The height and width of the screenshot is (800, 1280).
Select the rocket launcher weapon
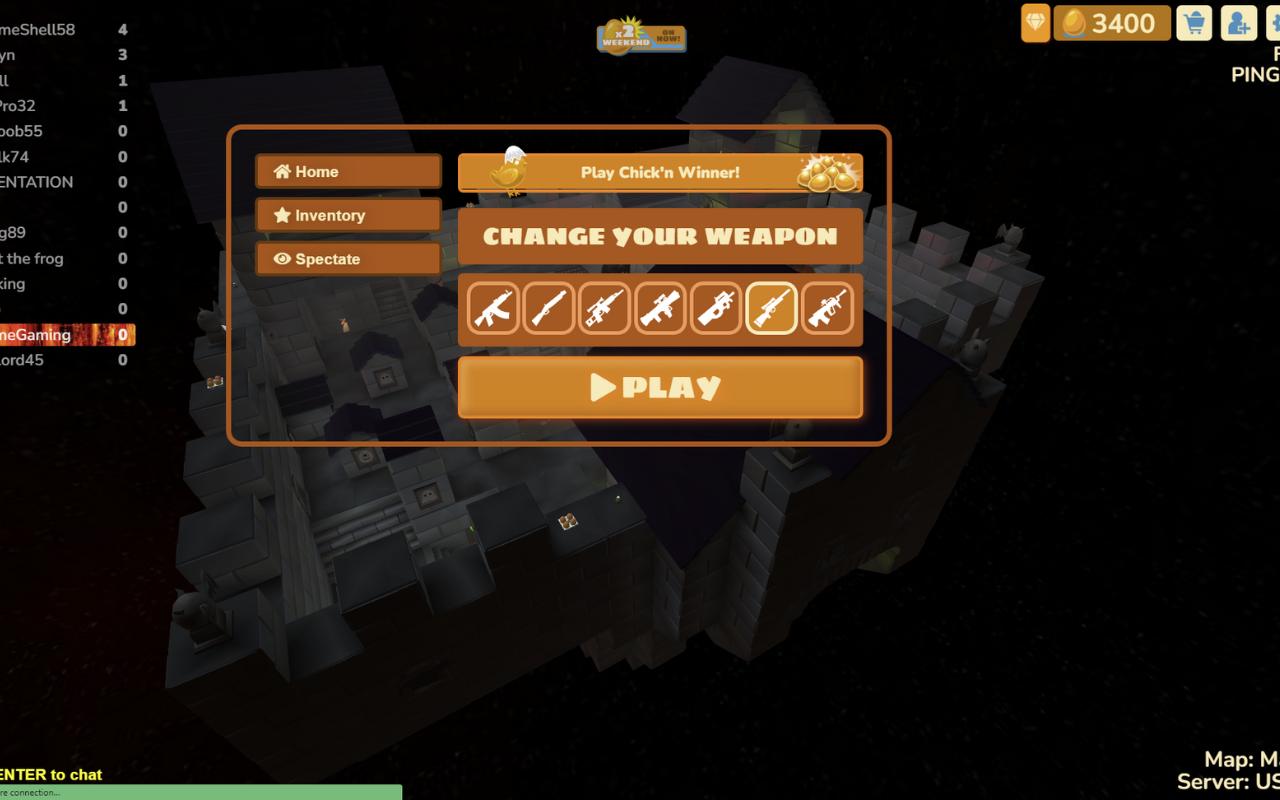tap(660, 308)
